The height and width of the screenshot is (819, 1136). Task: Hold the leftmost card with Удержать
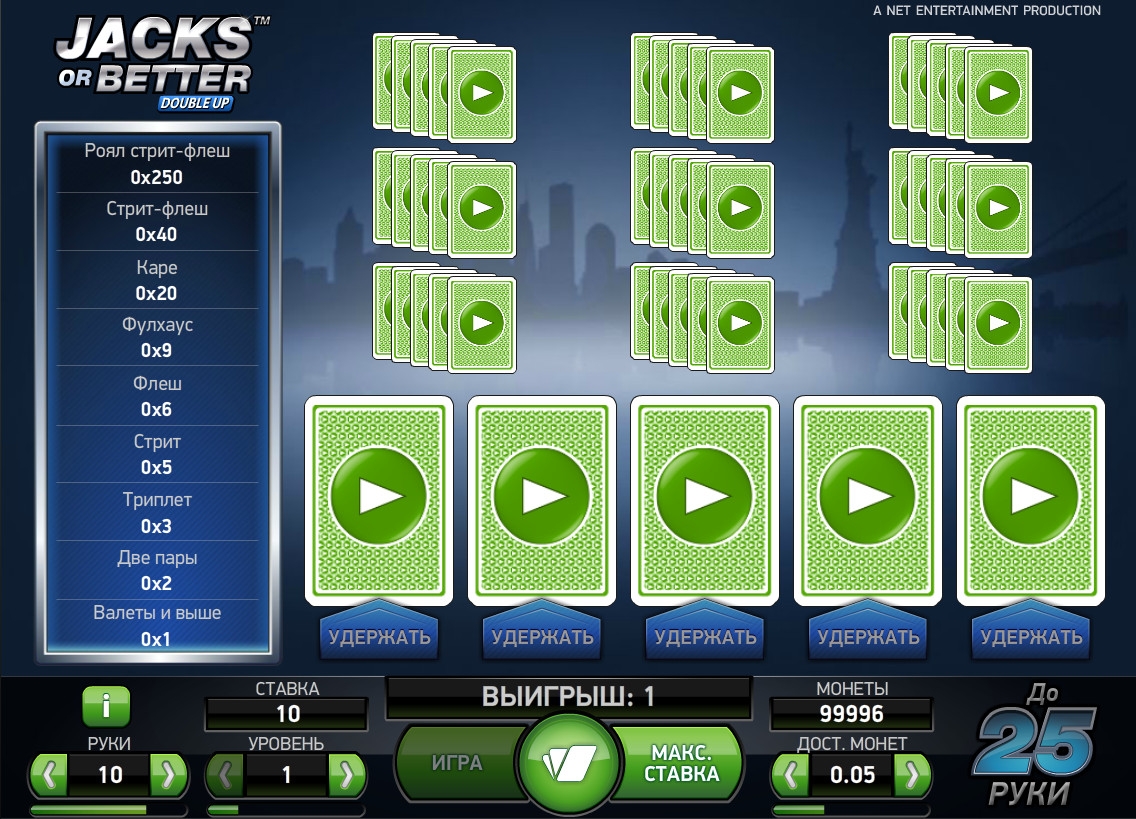(x=379, y=637)
